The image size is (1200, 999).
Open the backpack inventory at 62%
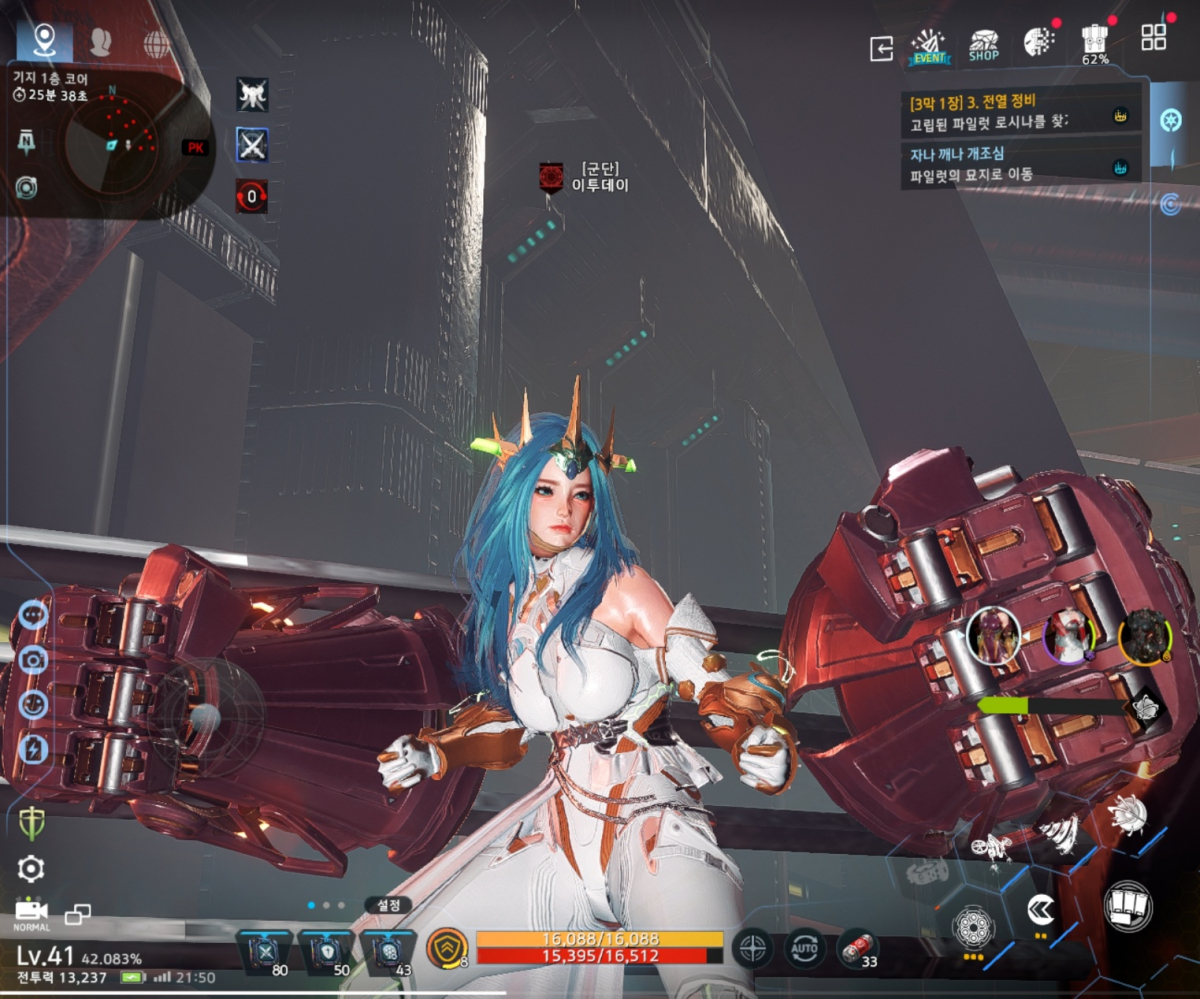click(x=1094, y=44)
